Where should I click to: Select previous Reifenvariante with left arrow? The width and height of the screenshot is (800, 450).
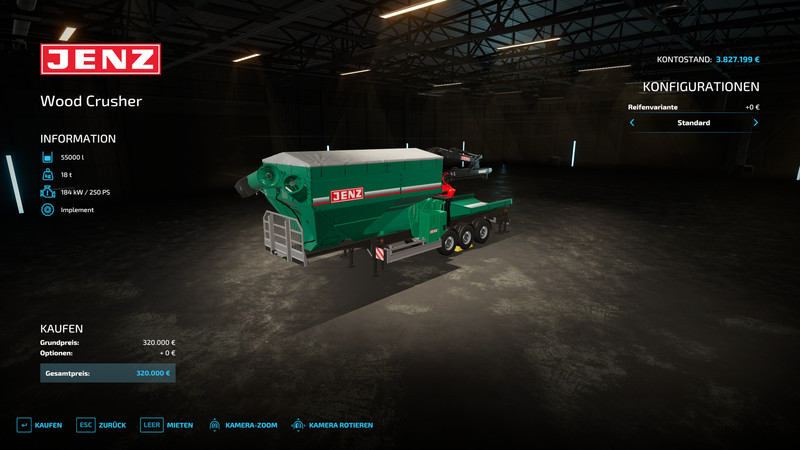(x=632, y=123)
